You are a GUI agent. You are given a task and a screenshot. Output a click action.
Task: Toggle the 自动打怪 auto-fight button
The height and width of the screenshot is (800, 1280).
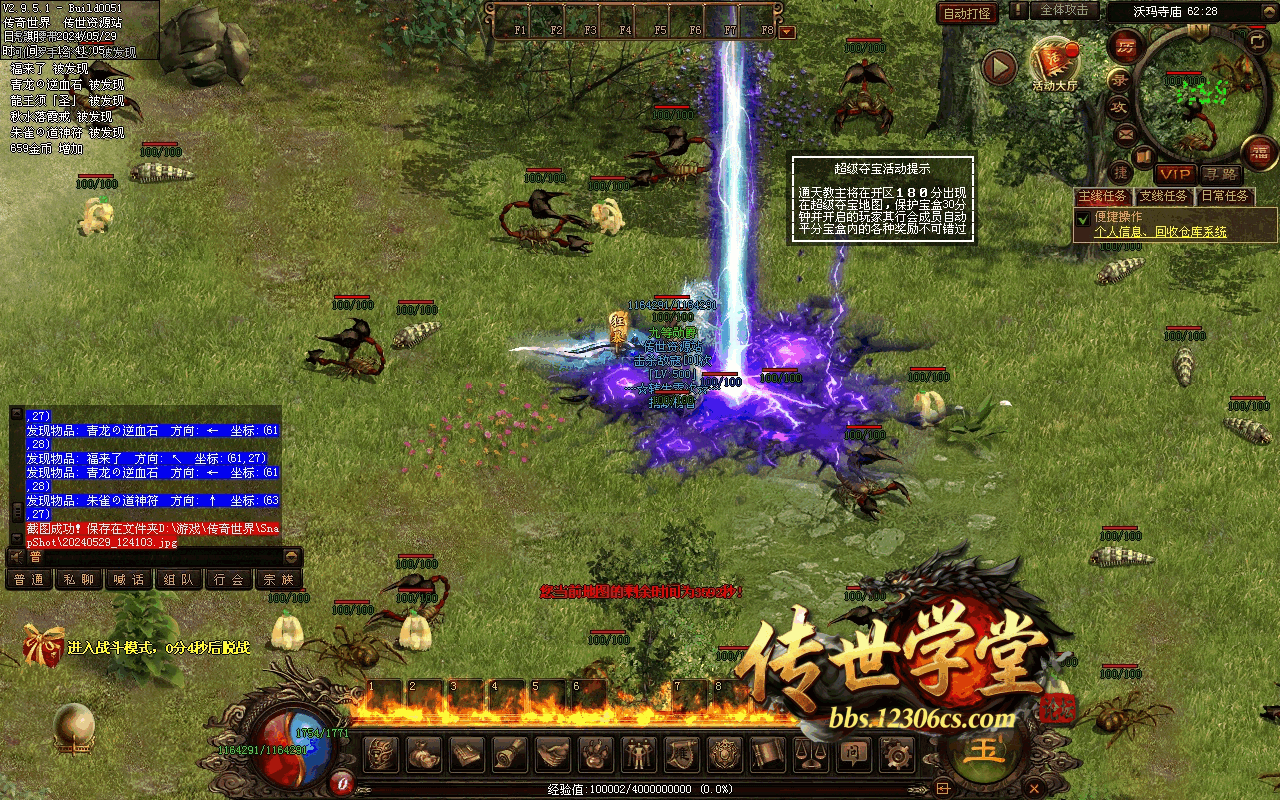[967, 13]
